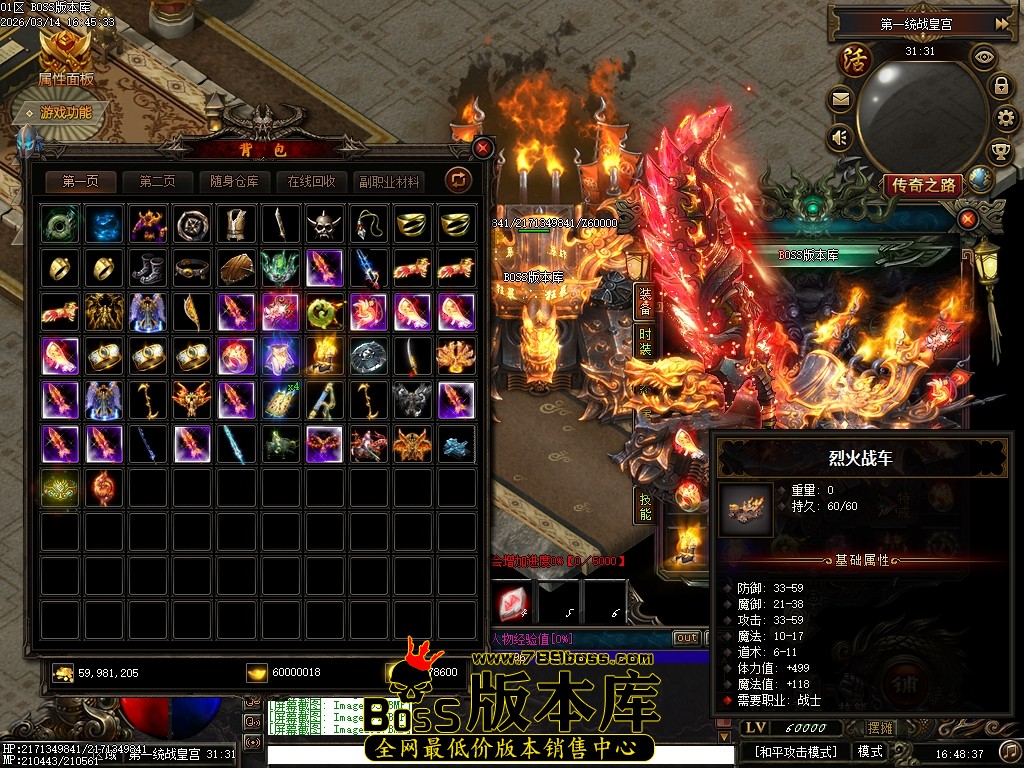
Task: Show the 副职业材料 materials tab
Action: pyautogui.click(x=389, y=181)
